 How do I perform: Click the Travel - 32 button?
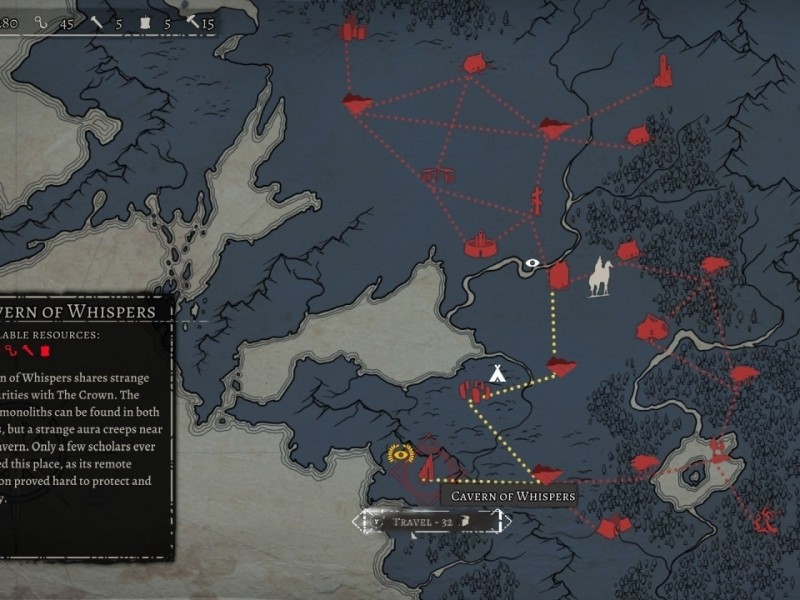(430, 521)
